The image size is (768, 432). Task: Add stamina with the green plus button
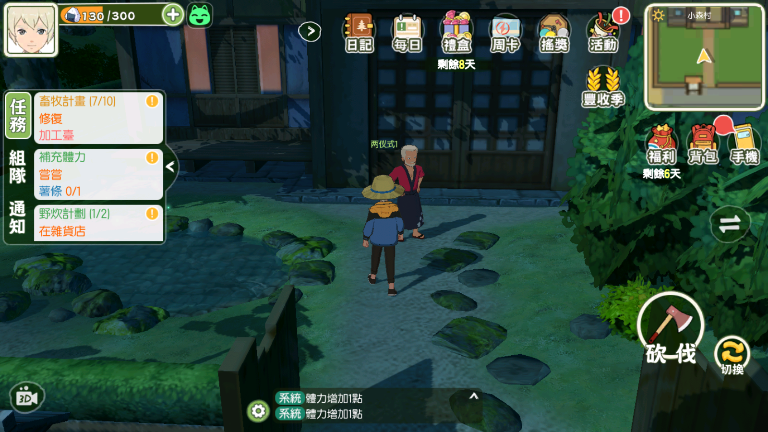pos(172,14)
